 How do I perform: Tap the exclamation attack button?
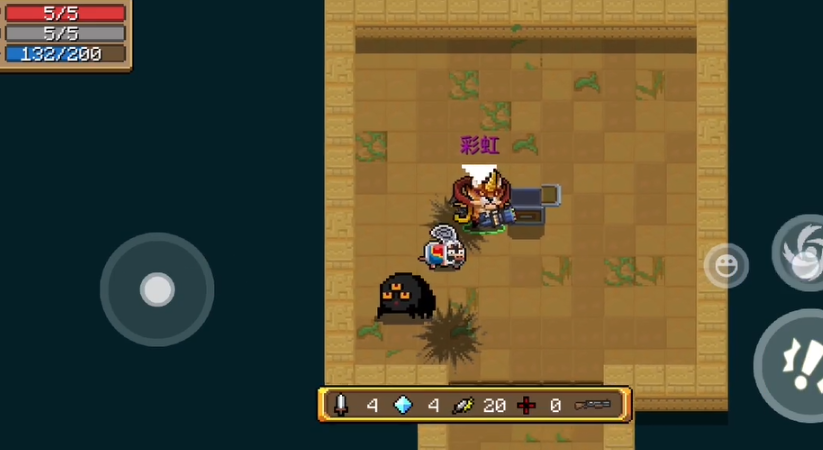click(x=795, y=364)
